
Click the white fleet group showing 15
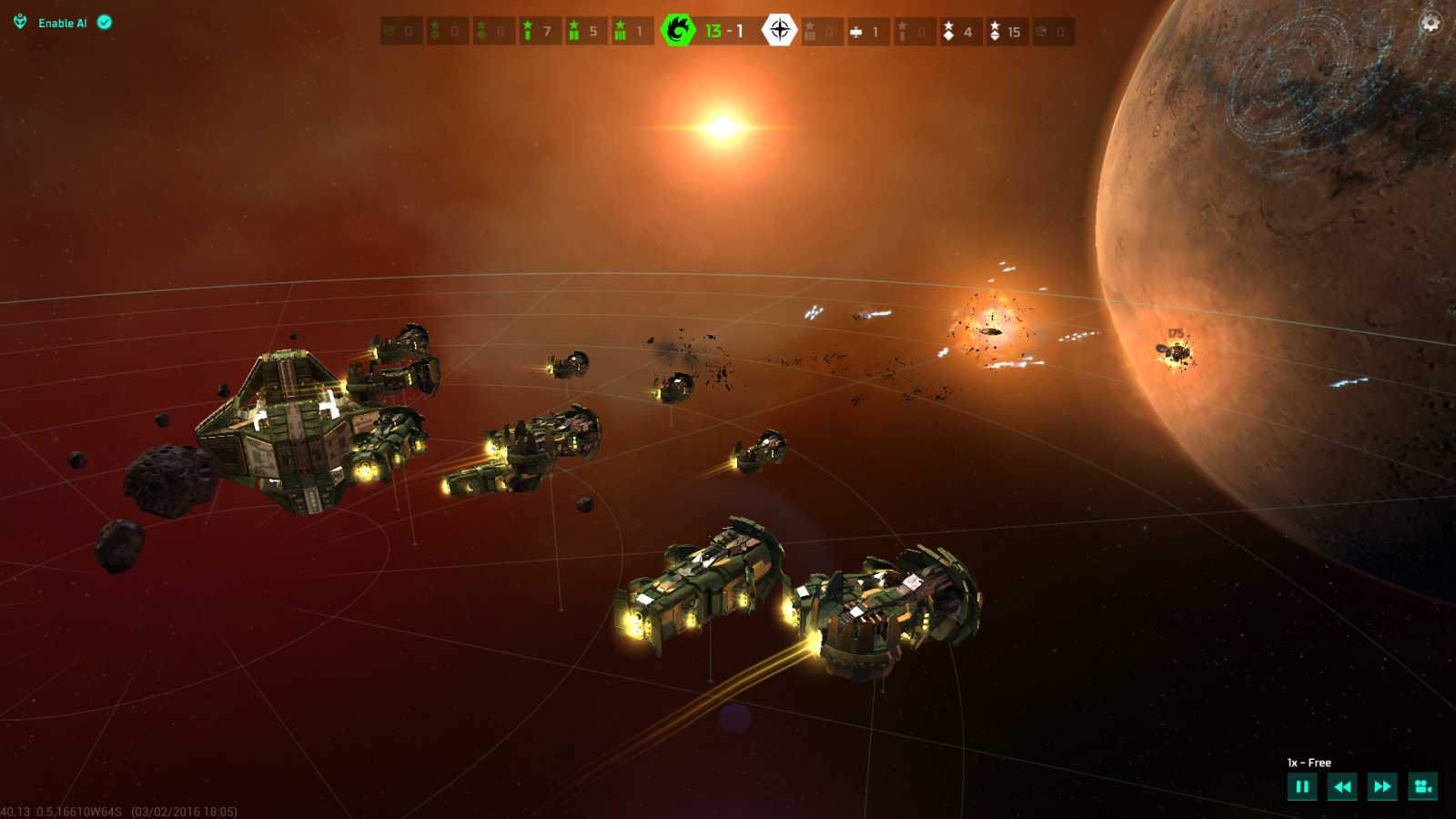1006,32
